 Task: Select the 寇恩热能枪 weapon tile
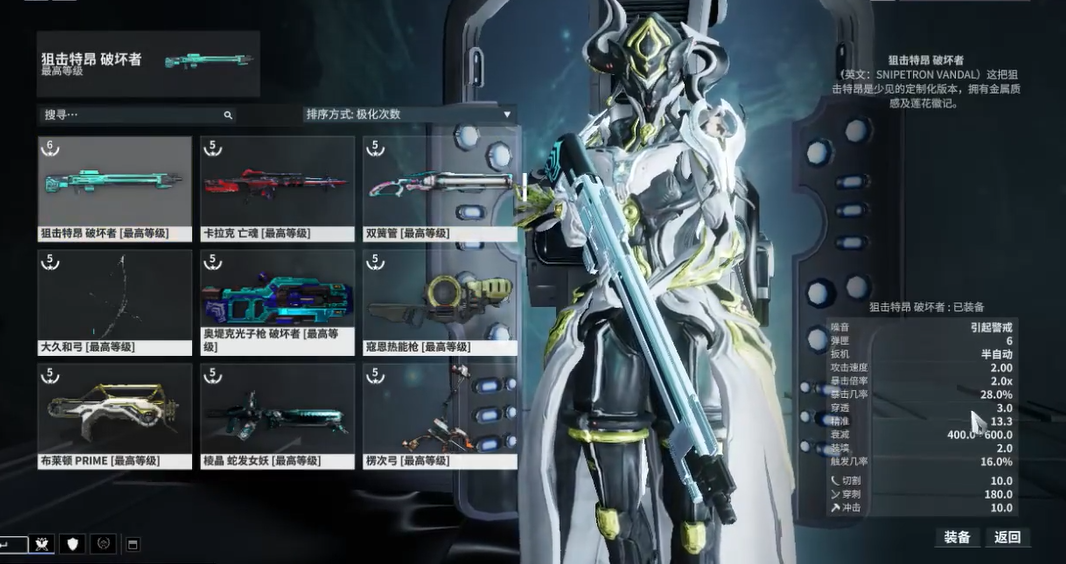pyautogui.click(x=440, y=302)
